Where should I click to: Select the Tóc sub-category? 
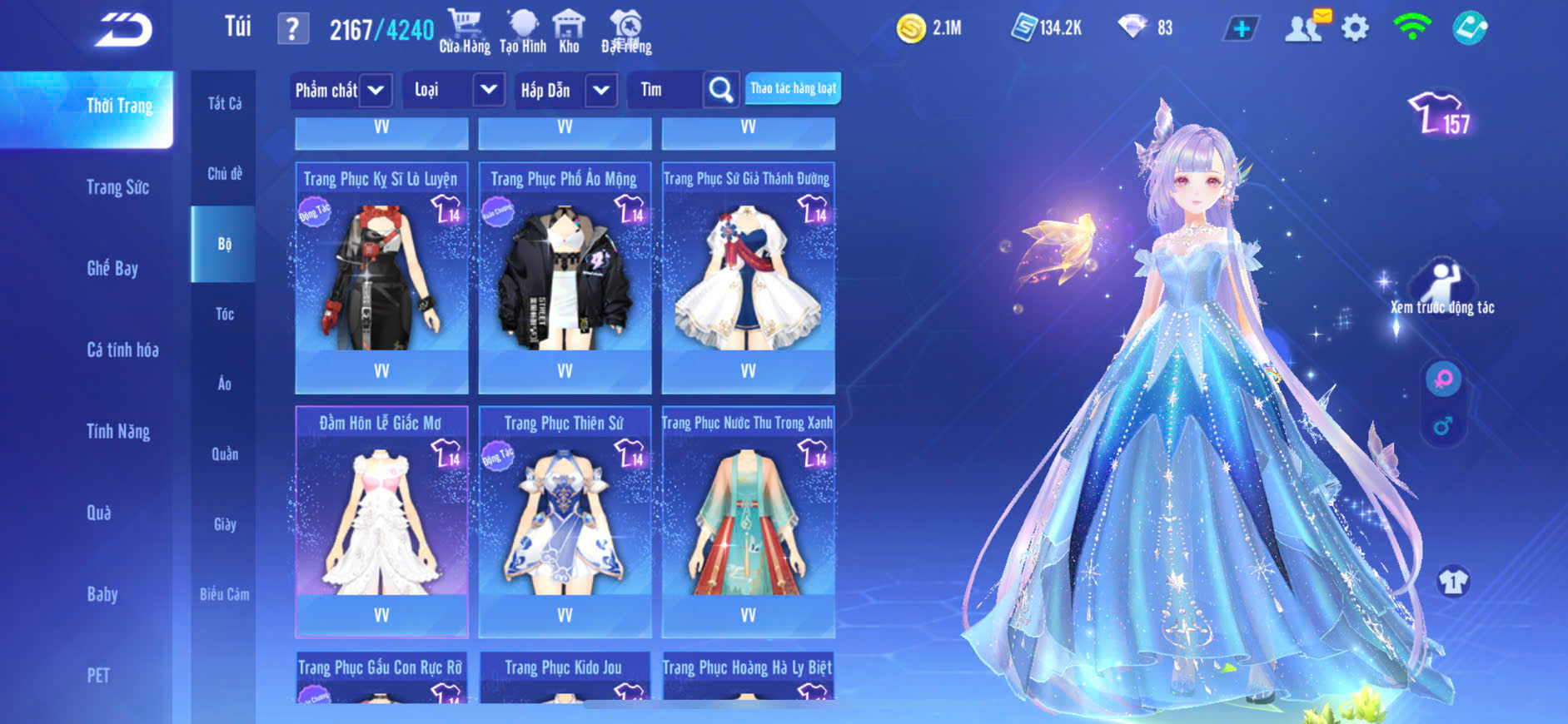pos(224,314)
